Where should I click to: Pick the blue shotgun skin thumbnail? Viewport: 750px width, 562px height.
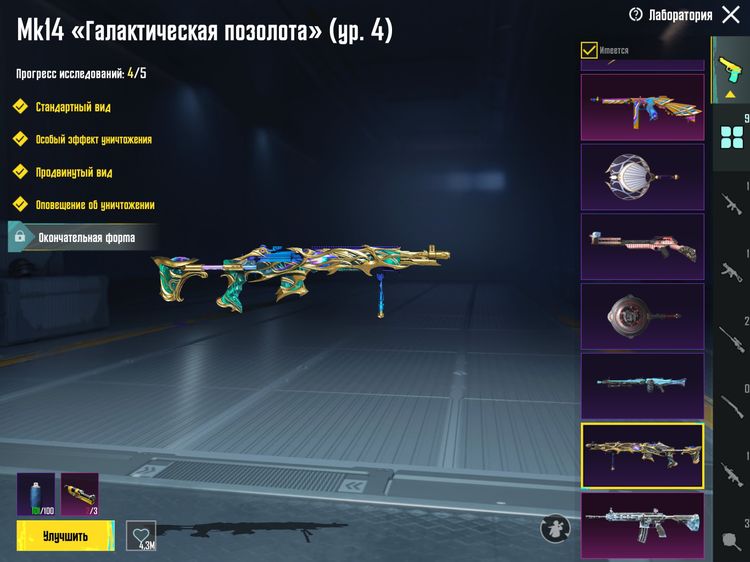[x=642, y=385]
